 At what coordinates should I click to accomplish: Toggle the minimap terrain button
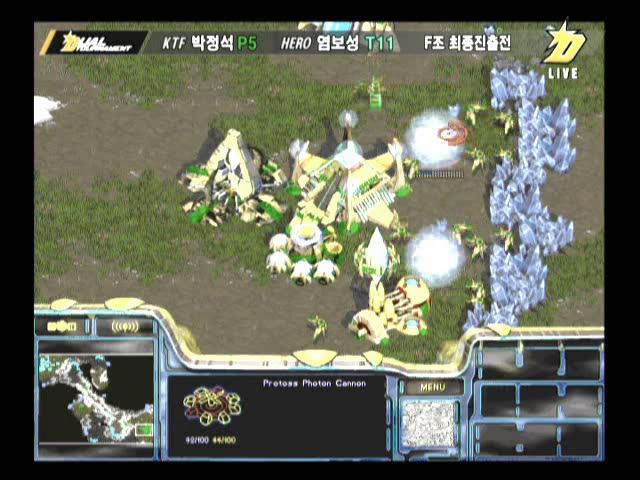[62, 326]
